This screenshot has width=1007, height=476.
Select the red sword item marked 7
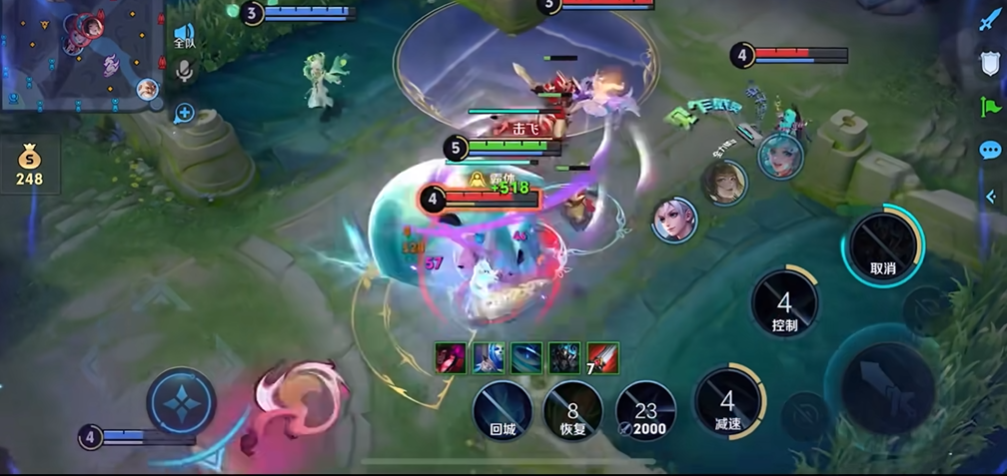click(x=603, y=358)
